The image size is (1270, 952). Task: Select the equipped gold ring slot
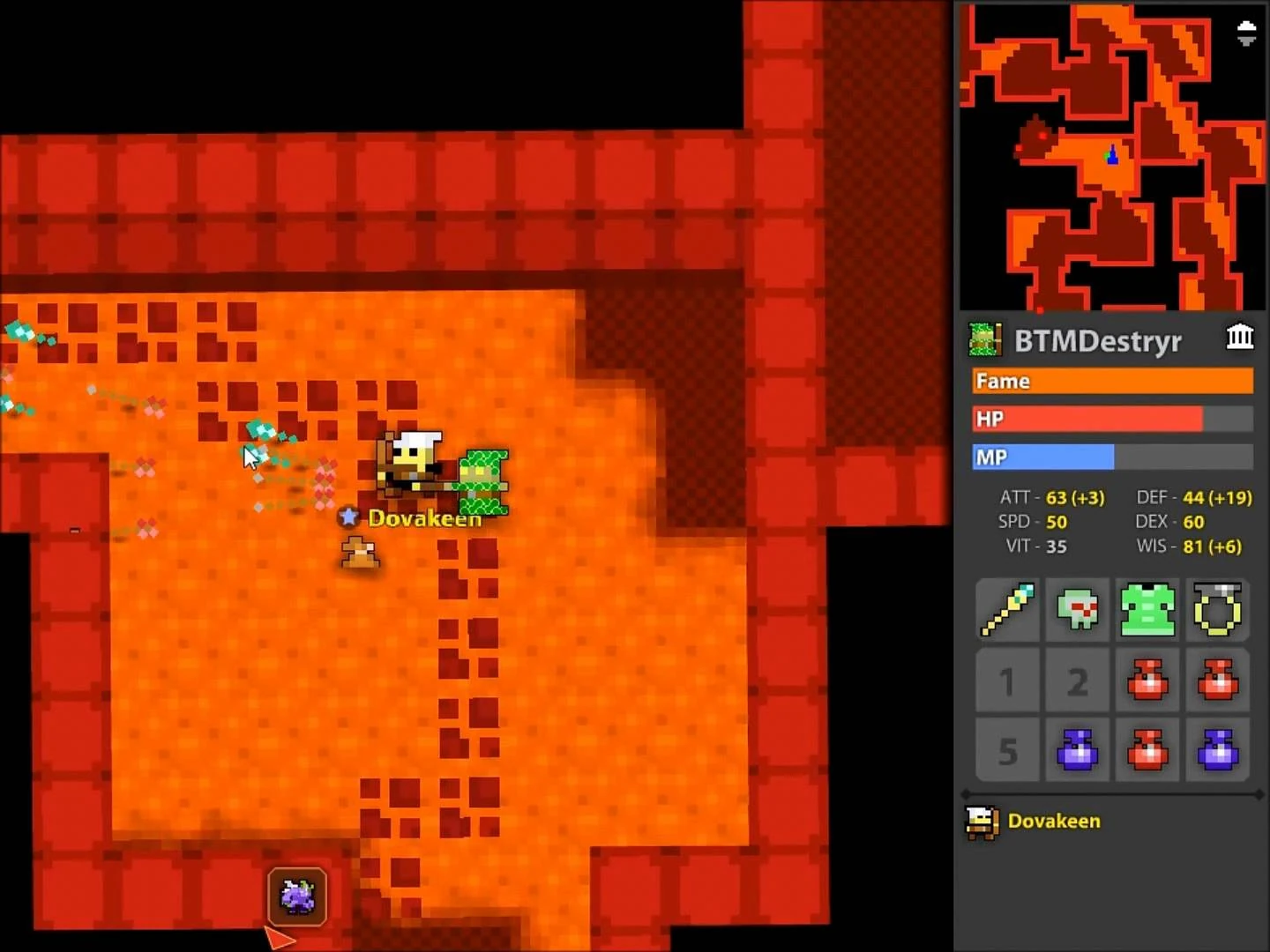1217,609
